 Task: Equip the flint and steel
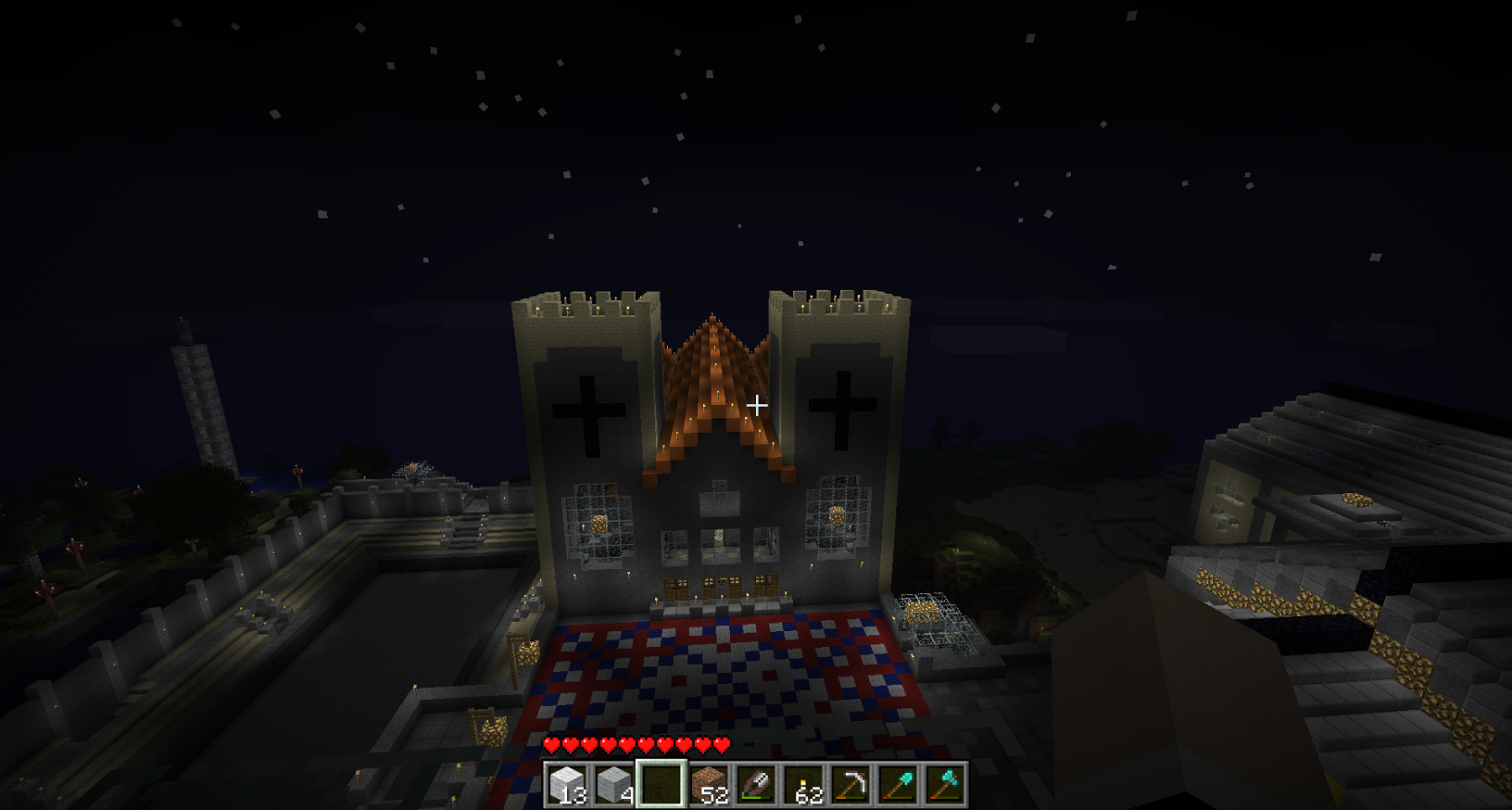point(756,785)
